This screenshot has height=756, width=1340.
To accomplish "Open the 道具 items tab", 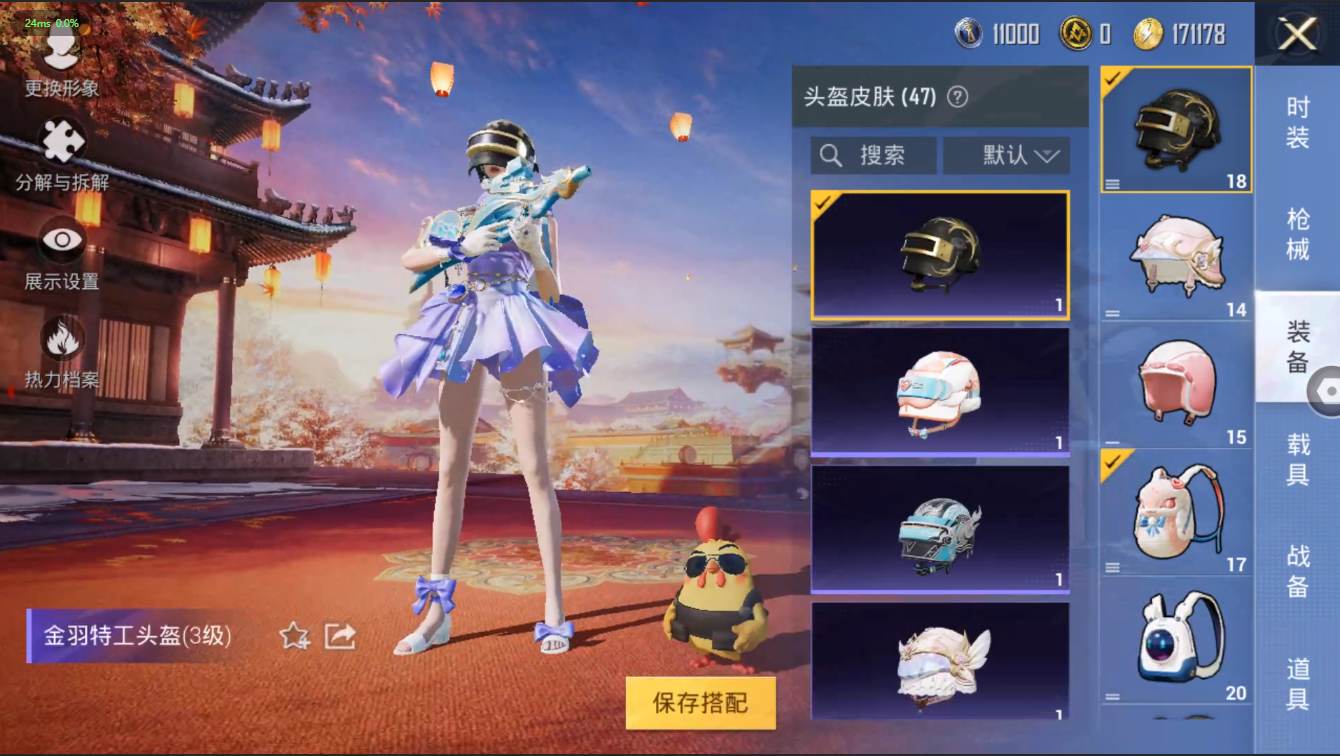I will coord(1297,683).
